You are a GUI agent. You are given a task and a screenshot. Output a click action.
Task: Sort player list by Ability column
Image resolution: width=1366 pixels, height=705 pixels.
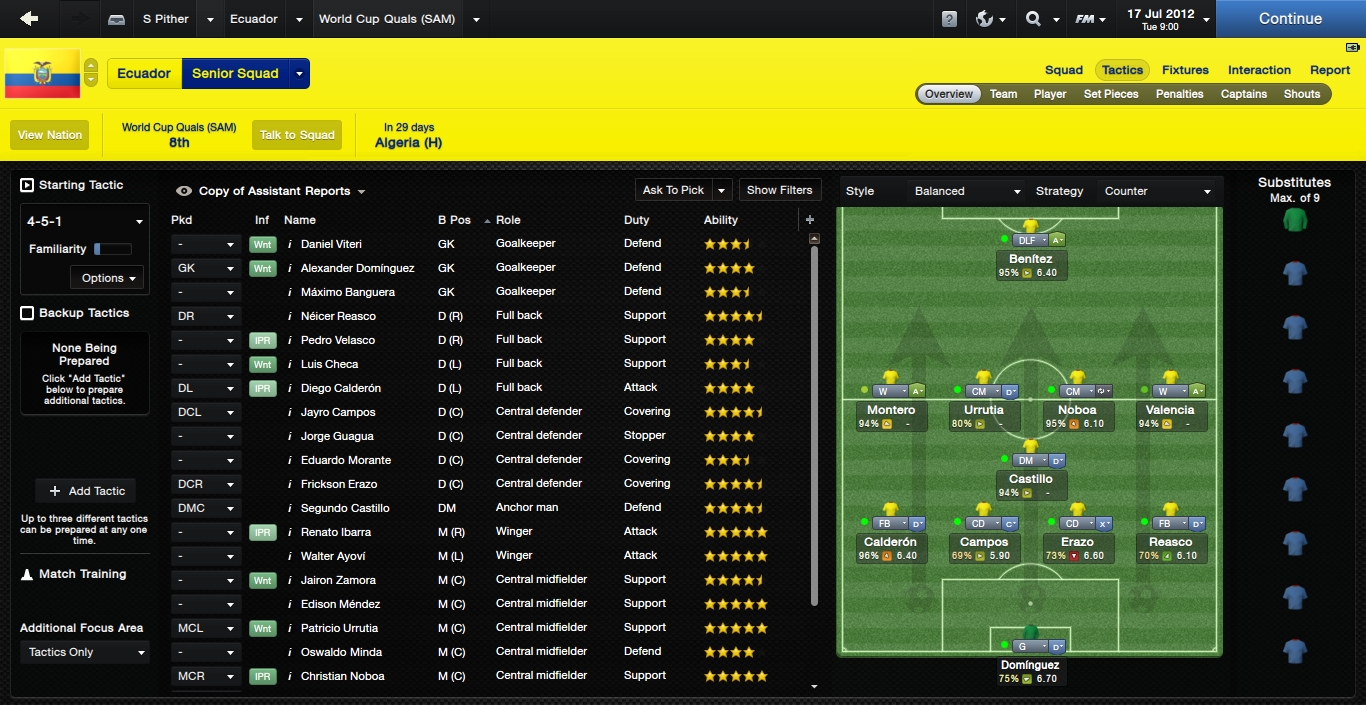tap(721, 220)
